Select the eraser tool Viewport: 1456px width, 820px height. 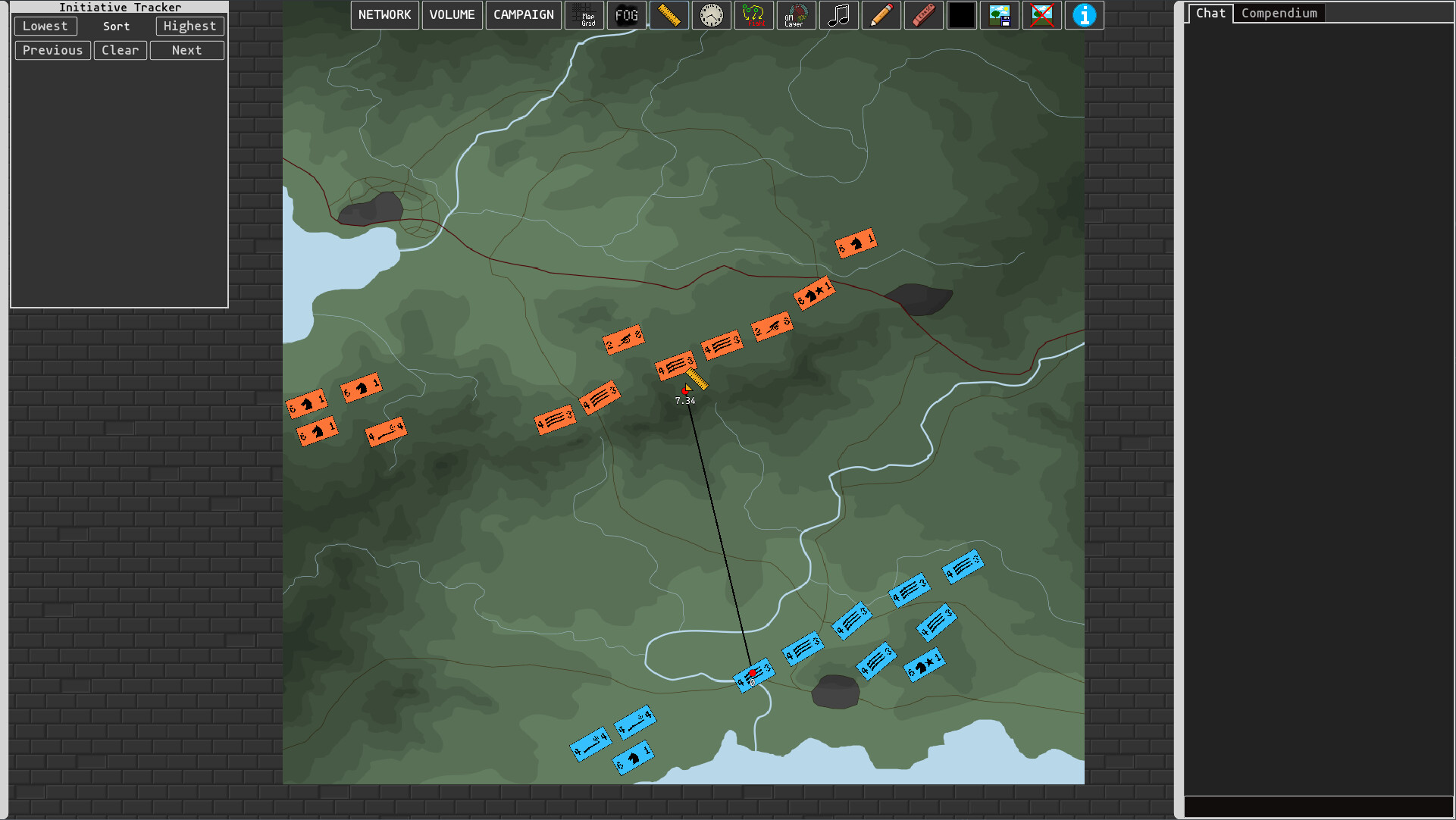tap(924, 15)
